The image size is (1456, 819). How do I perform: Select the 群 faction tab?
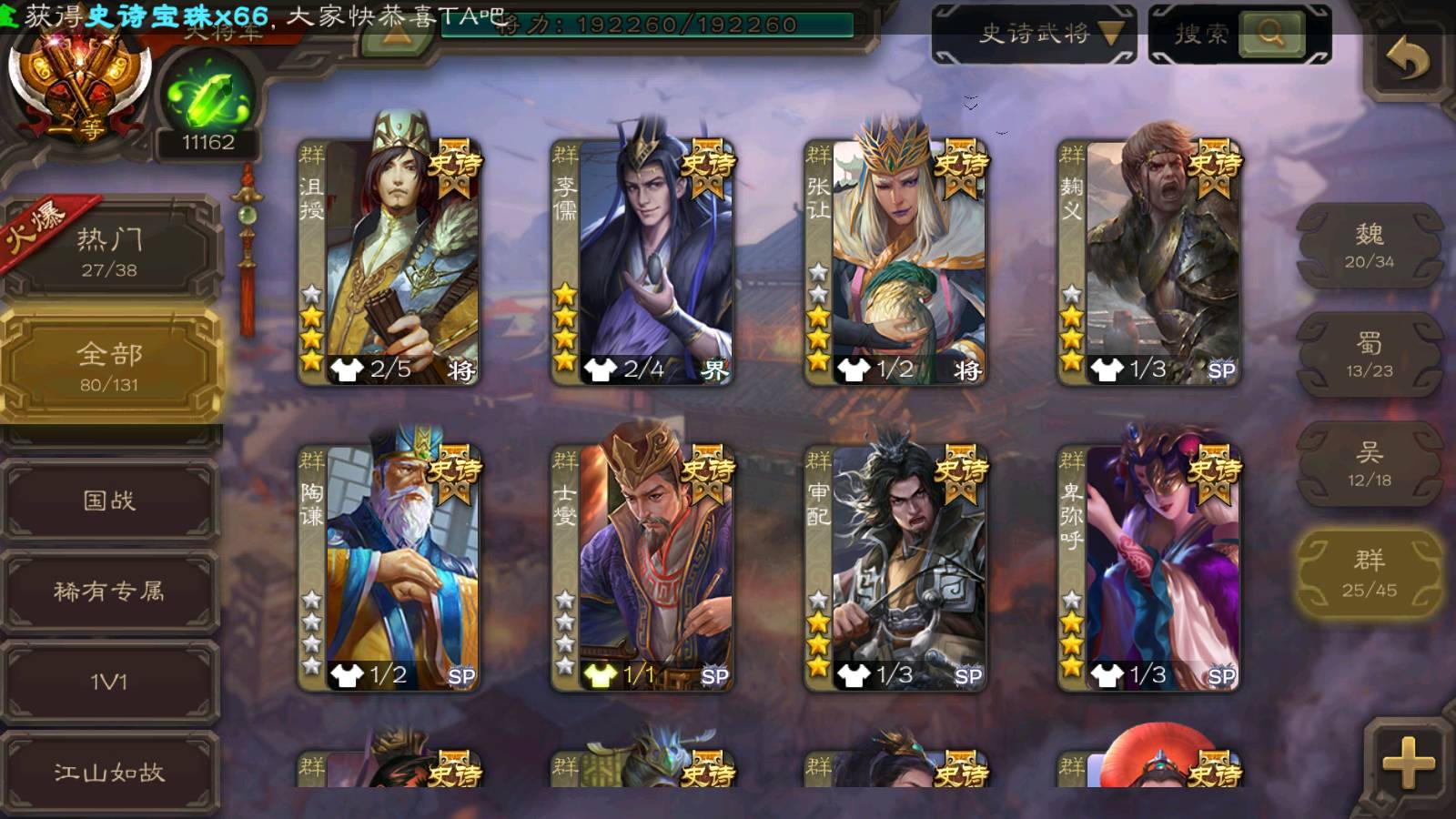click(1369, 573)
